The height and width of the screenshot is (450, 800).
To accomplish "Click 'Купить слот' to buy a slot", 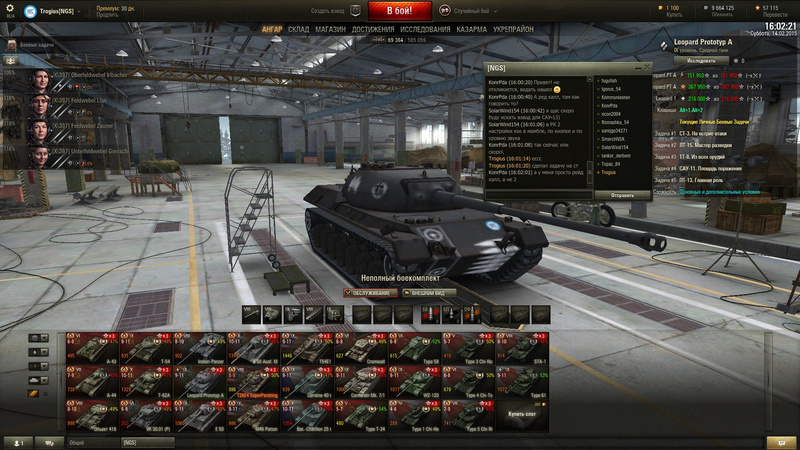I will pyautogui.click(x=522, y=413).
